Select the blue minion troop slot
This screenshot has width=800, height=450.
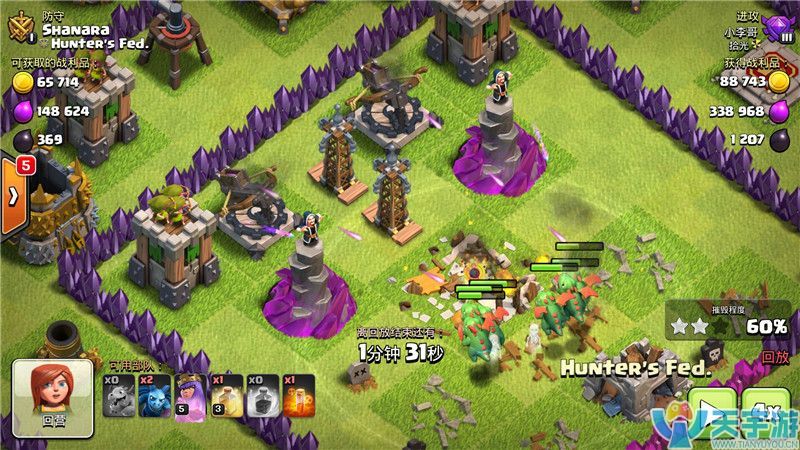(x=155, y=396)
